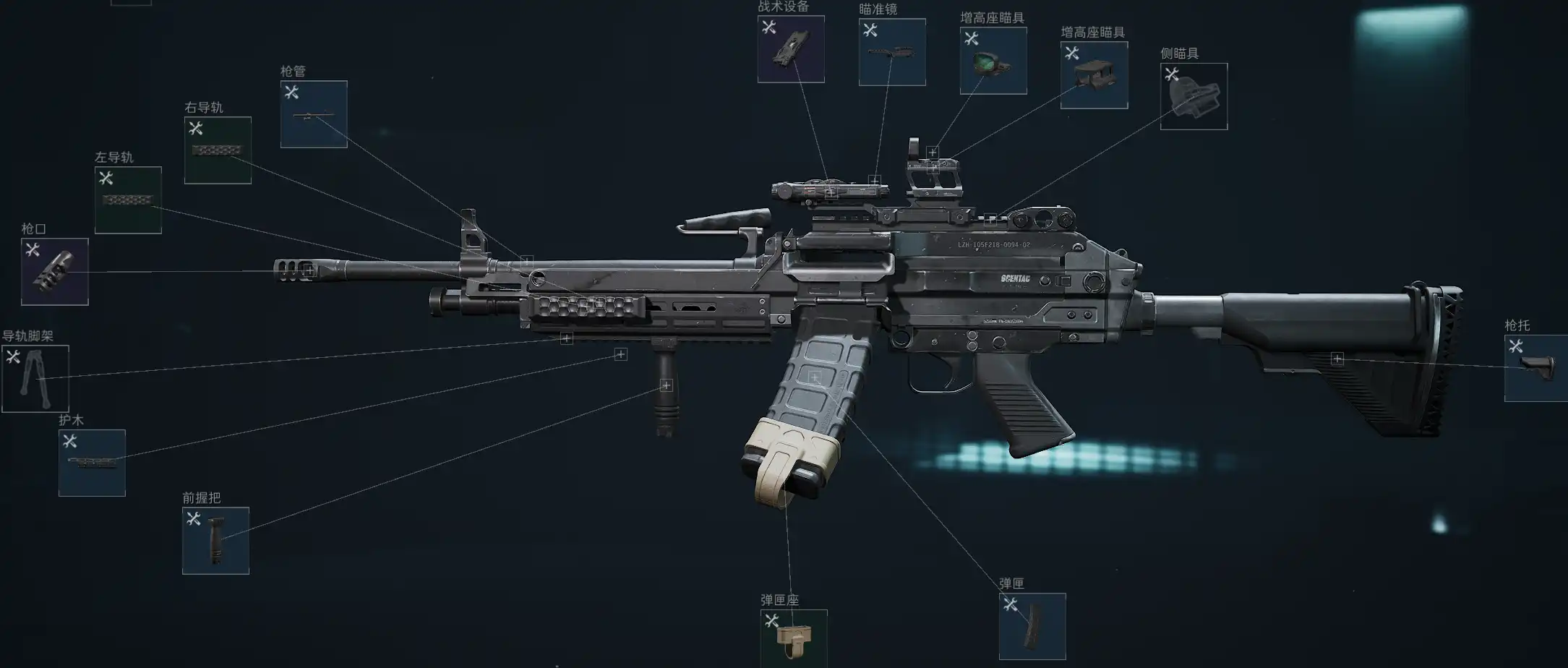Choose the 导轨脚架 rail bipod slot
This screenshot has width=1568, height=668.
click(x=35, y=379)
